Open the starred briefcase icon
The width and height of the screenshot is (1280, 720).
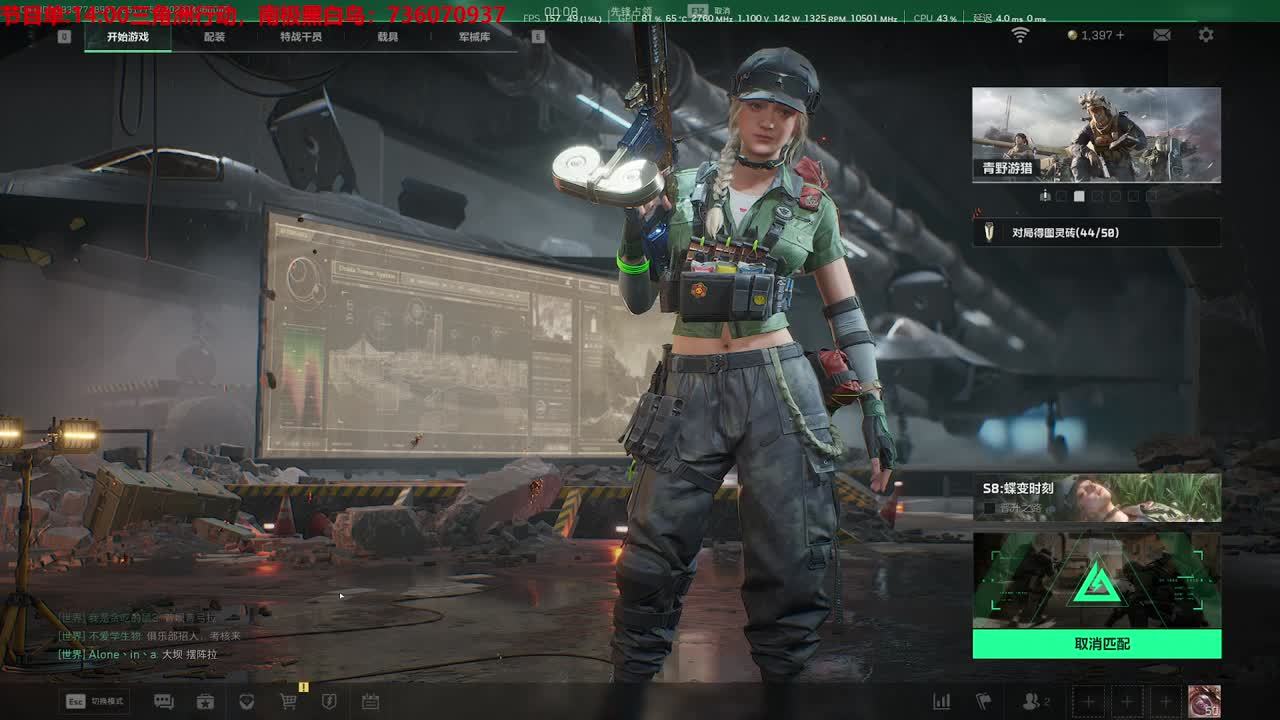[x=205, y=702]
